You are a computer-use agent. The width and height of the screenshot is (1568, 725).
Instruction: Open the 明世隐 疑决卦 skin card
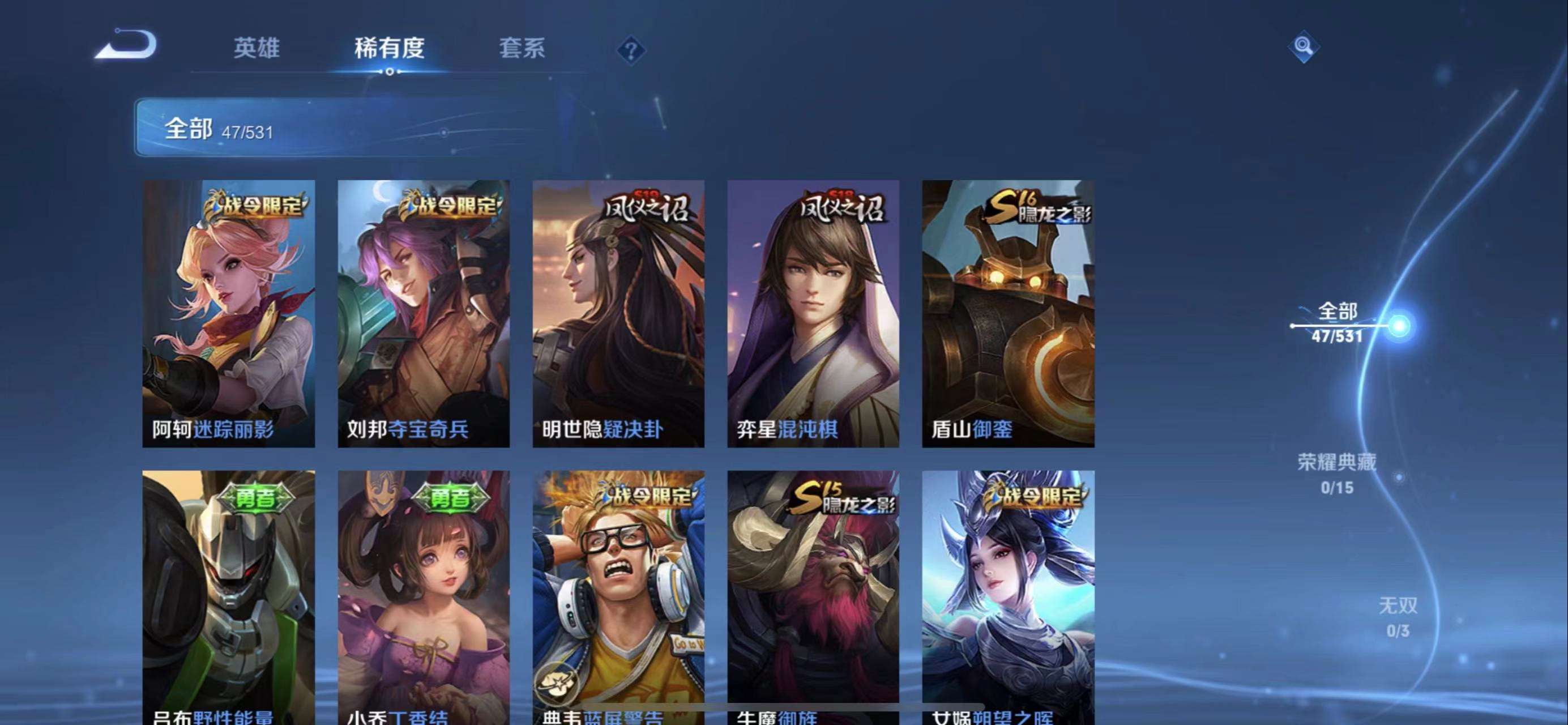click(x=618, y=313)
